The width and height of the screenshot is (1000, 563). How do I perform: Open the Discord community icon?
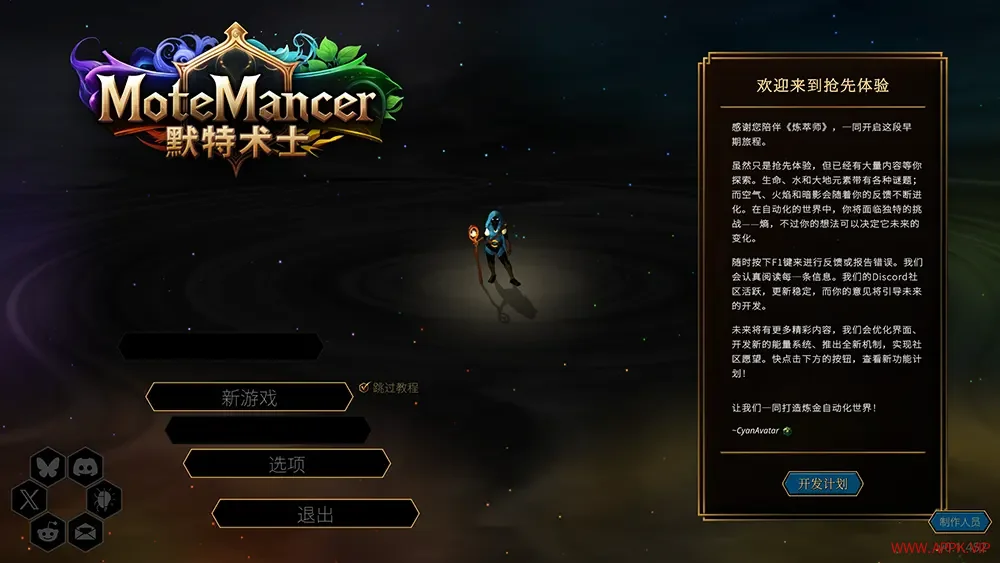coord(86,466)
